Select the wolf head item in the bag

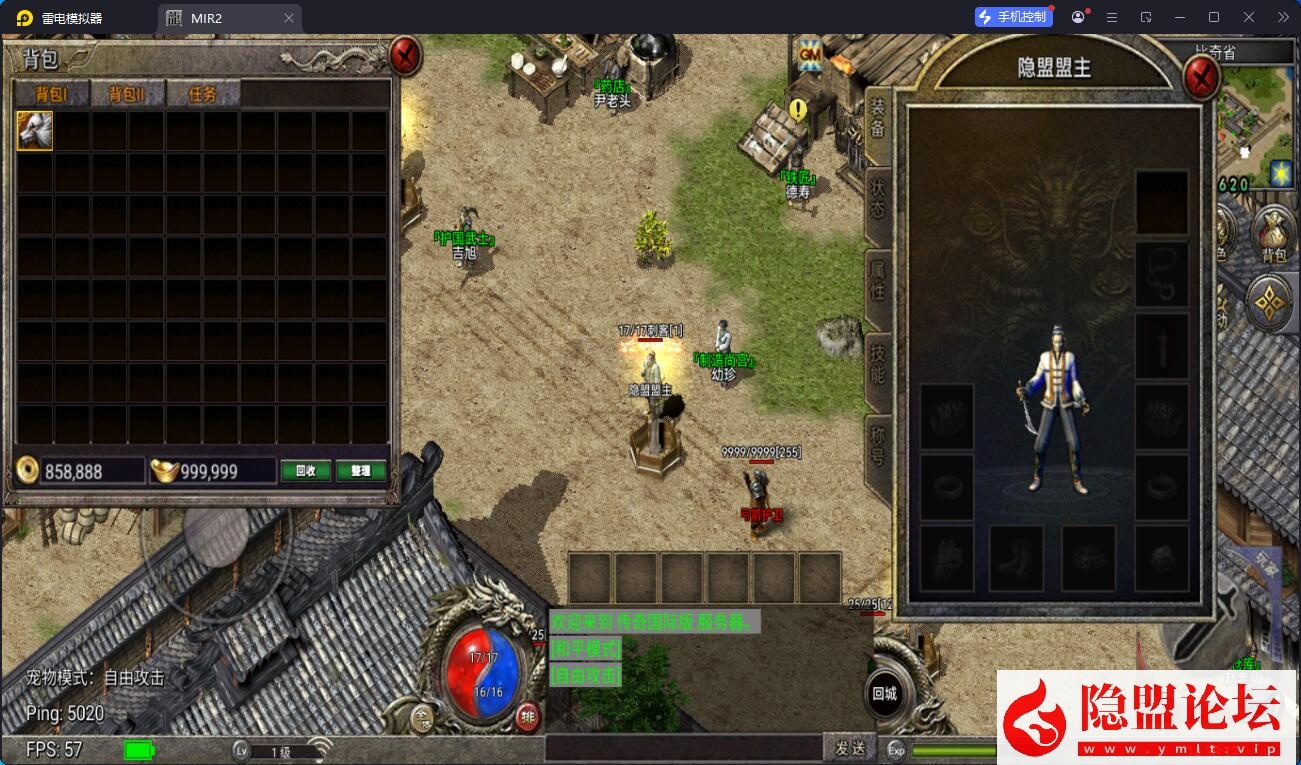(35, 131)
